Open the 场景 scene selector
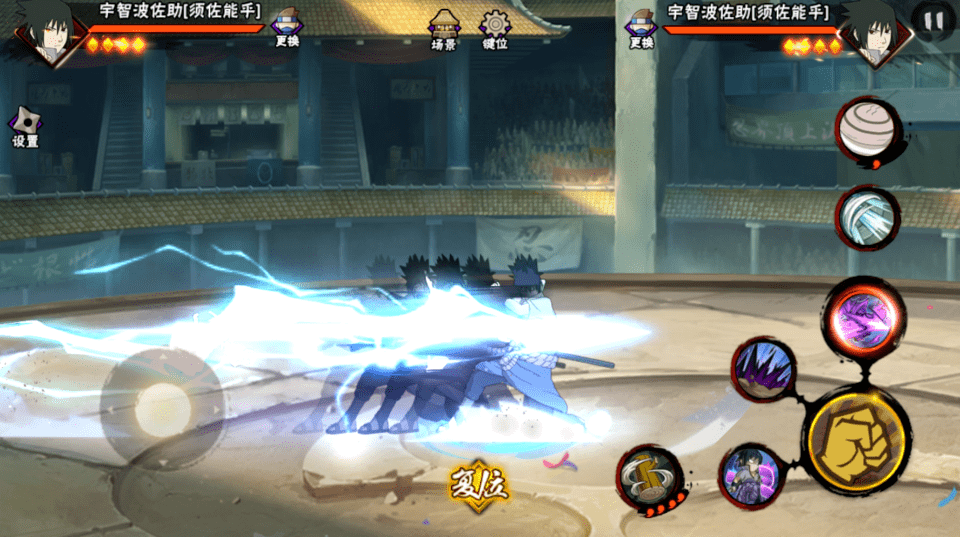Viewport: 960px width, 537px height. point(443,30)
